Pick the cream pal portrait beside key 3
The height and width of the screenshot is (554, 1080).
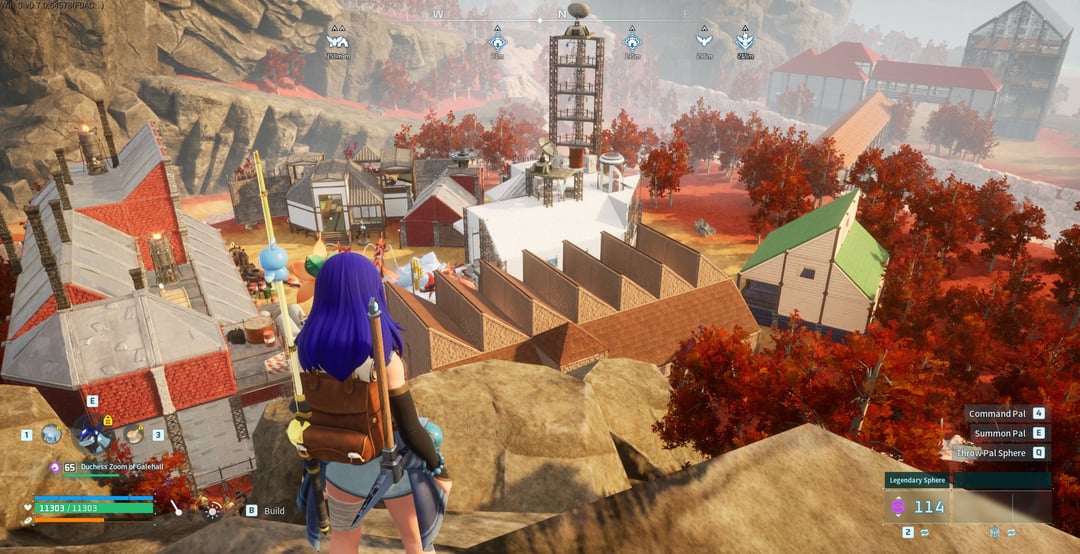pyautogui.click(x=133, y=434)
